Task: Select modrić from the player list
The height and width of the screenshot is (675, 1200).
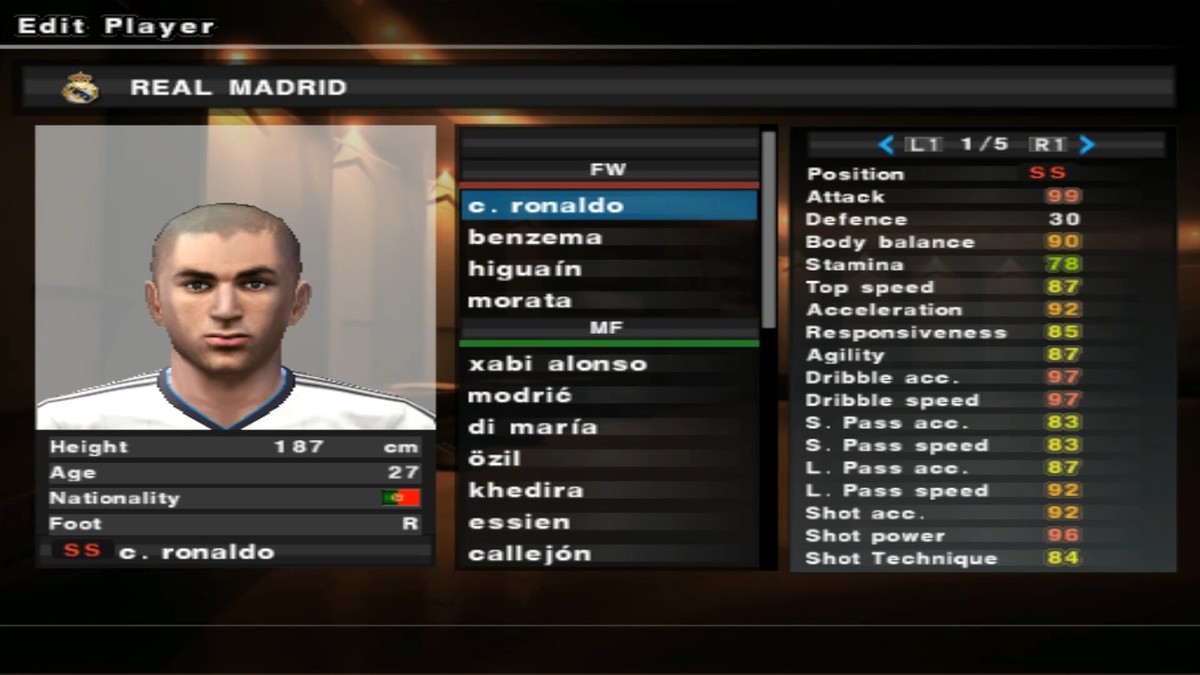Action: click(608, 396)
